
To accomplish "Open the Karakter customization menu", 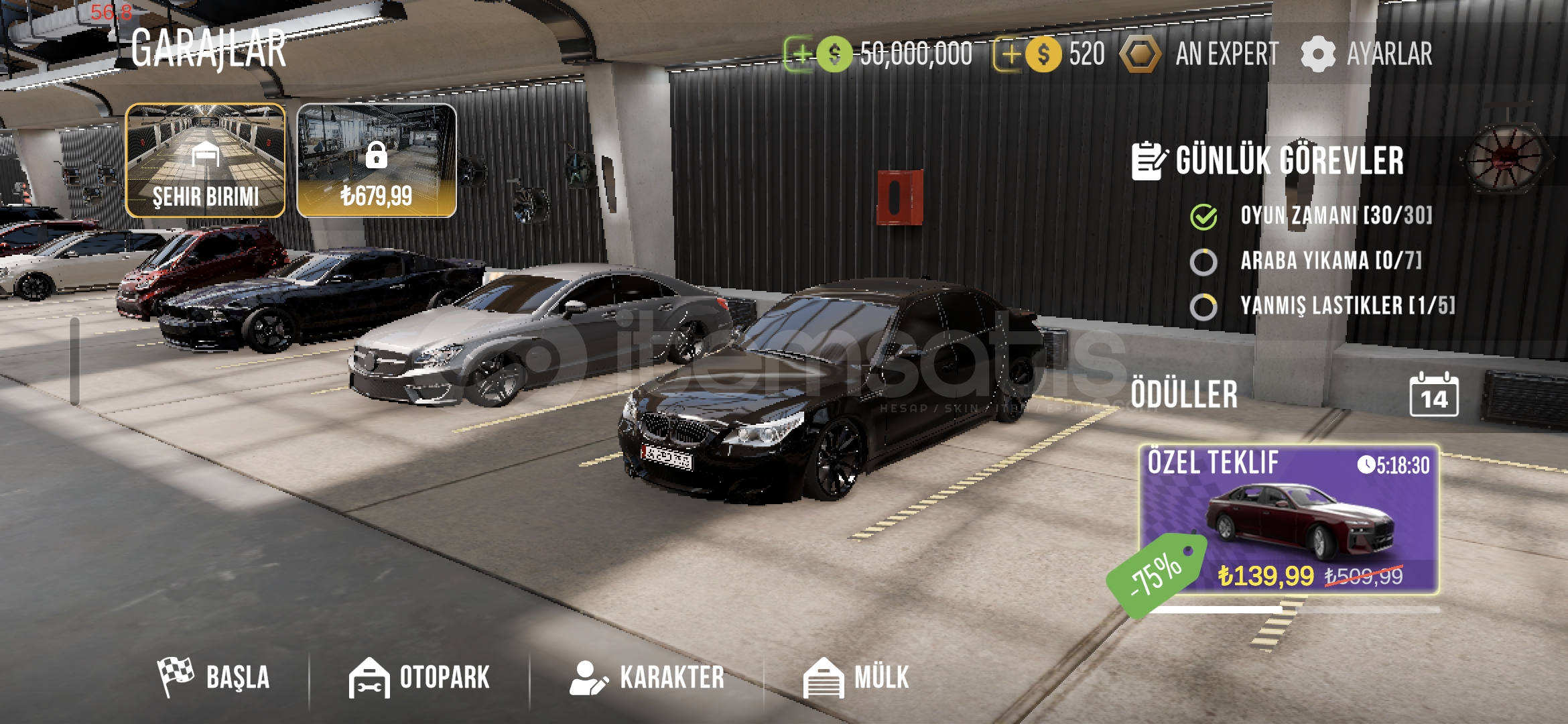I will click(x=647, y=677).
